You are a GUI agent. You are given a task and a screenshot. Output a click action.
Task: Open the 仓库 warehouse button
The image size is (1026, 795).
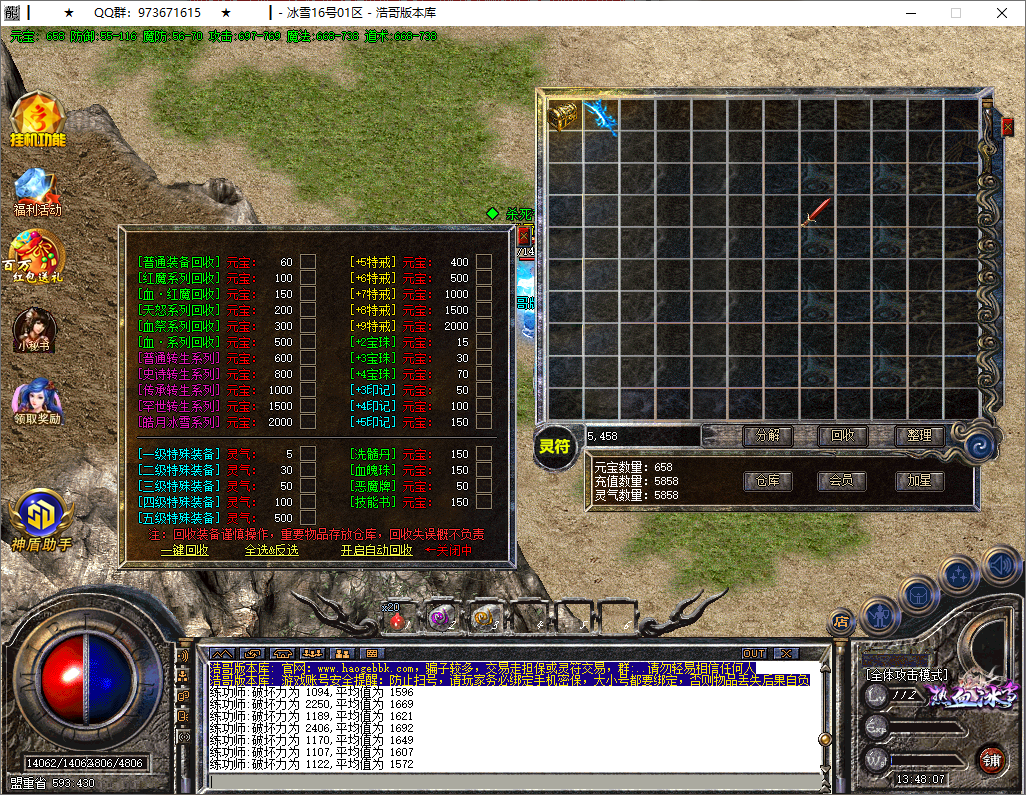(767, 481)
